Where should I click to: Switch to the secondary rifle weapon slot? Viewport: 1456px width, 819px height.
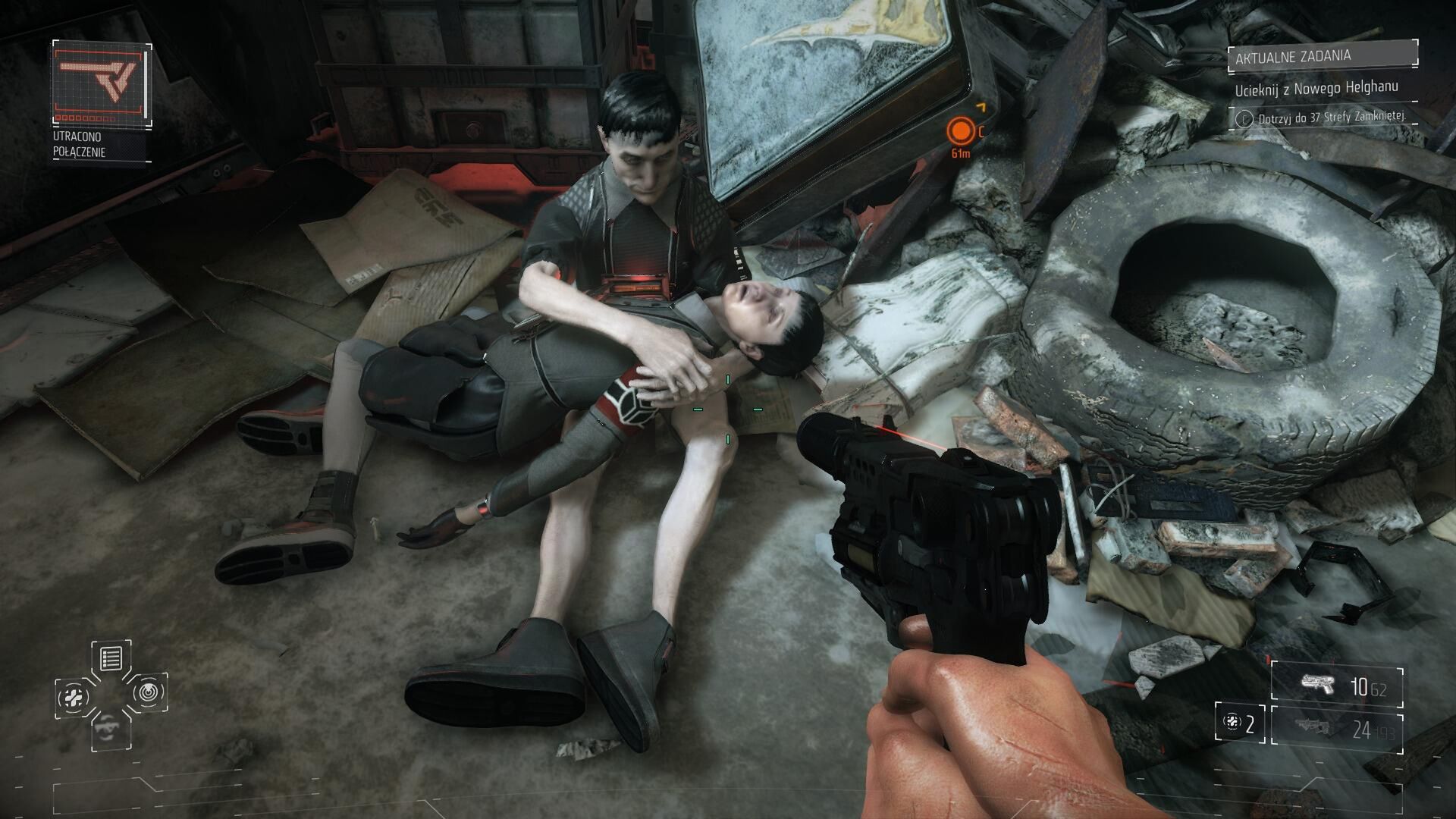tap(1337, 730)
